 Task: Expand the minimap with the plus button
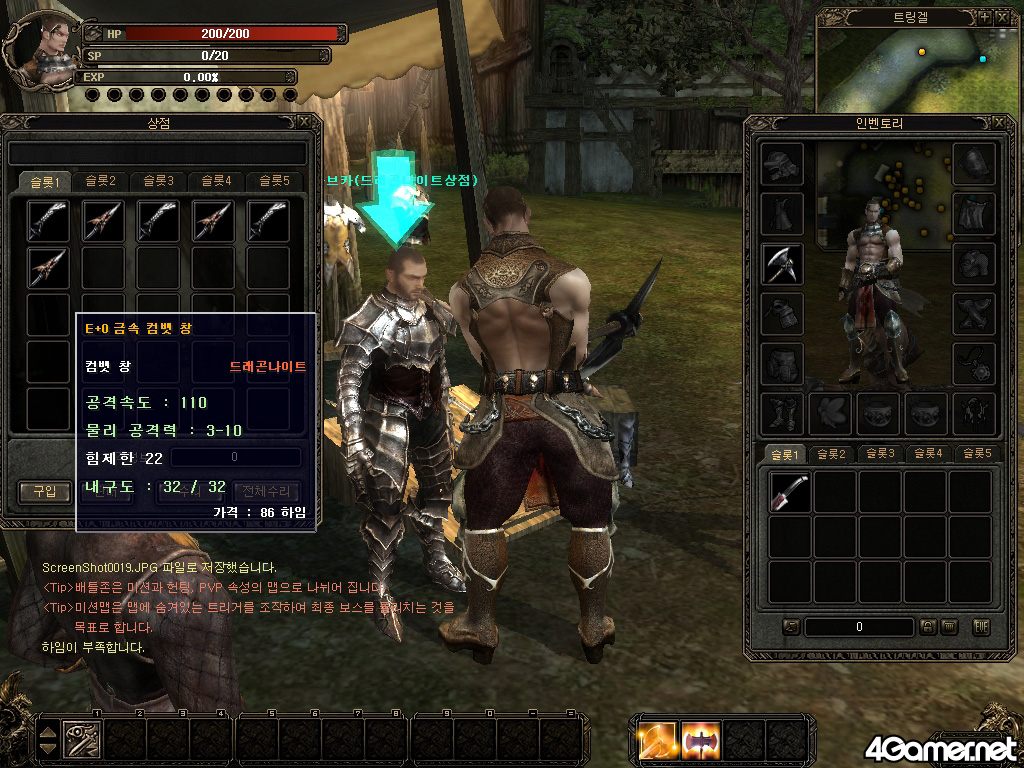(984, 17)
